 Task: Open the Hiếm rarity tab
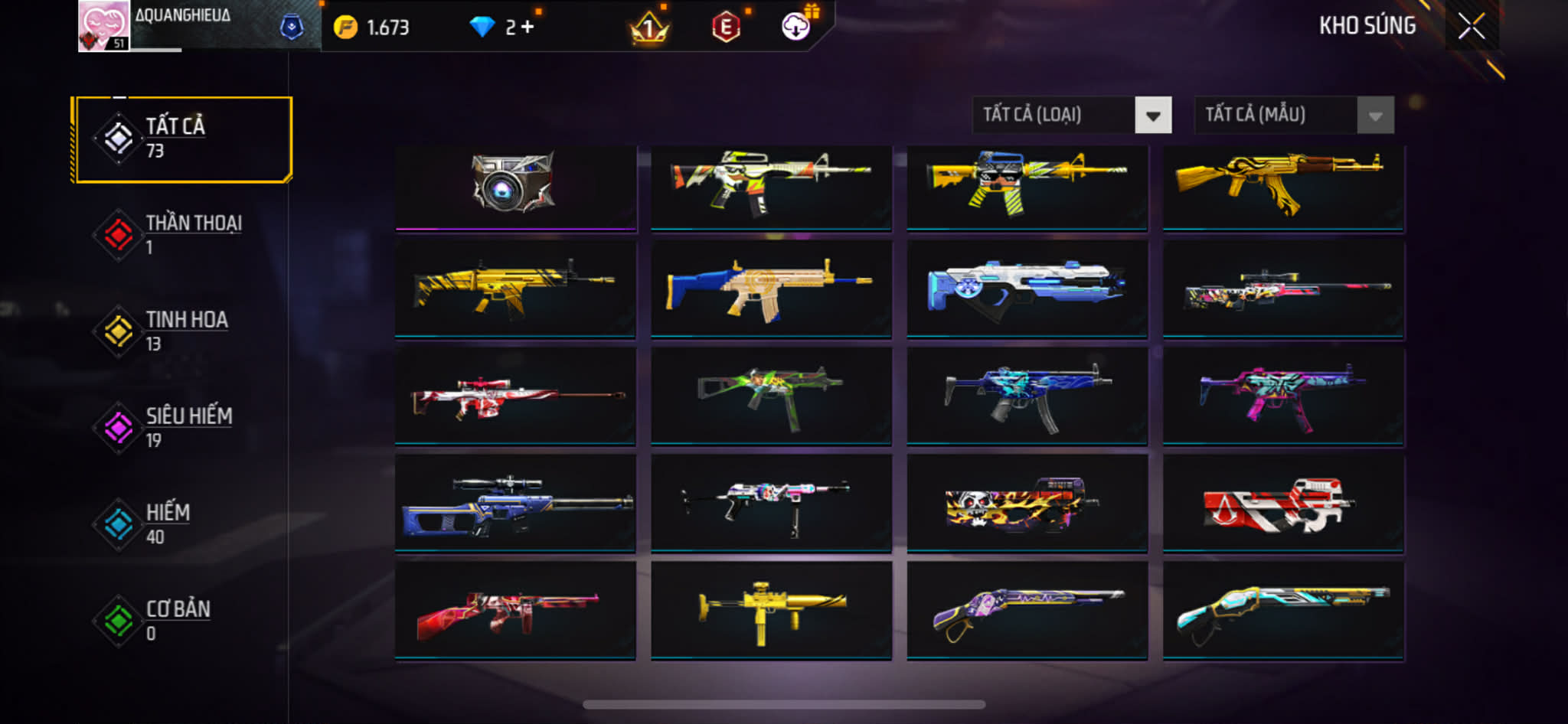pyautogui.click(x=182, y=524)
